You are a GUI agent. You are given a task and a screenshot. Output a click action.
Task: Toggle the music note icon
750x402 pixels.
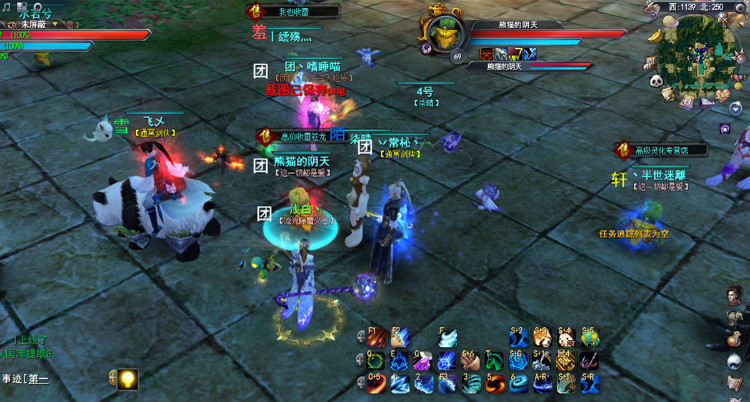pyautogui.click(x=6, y=6)
